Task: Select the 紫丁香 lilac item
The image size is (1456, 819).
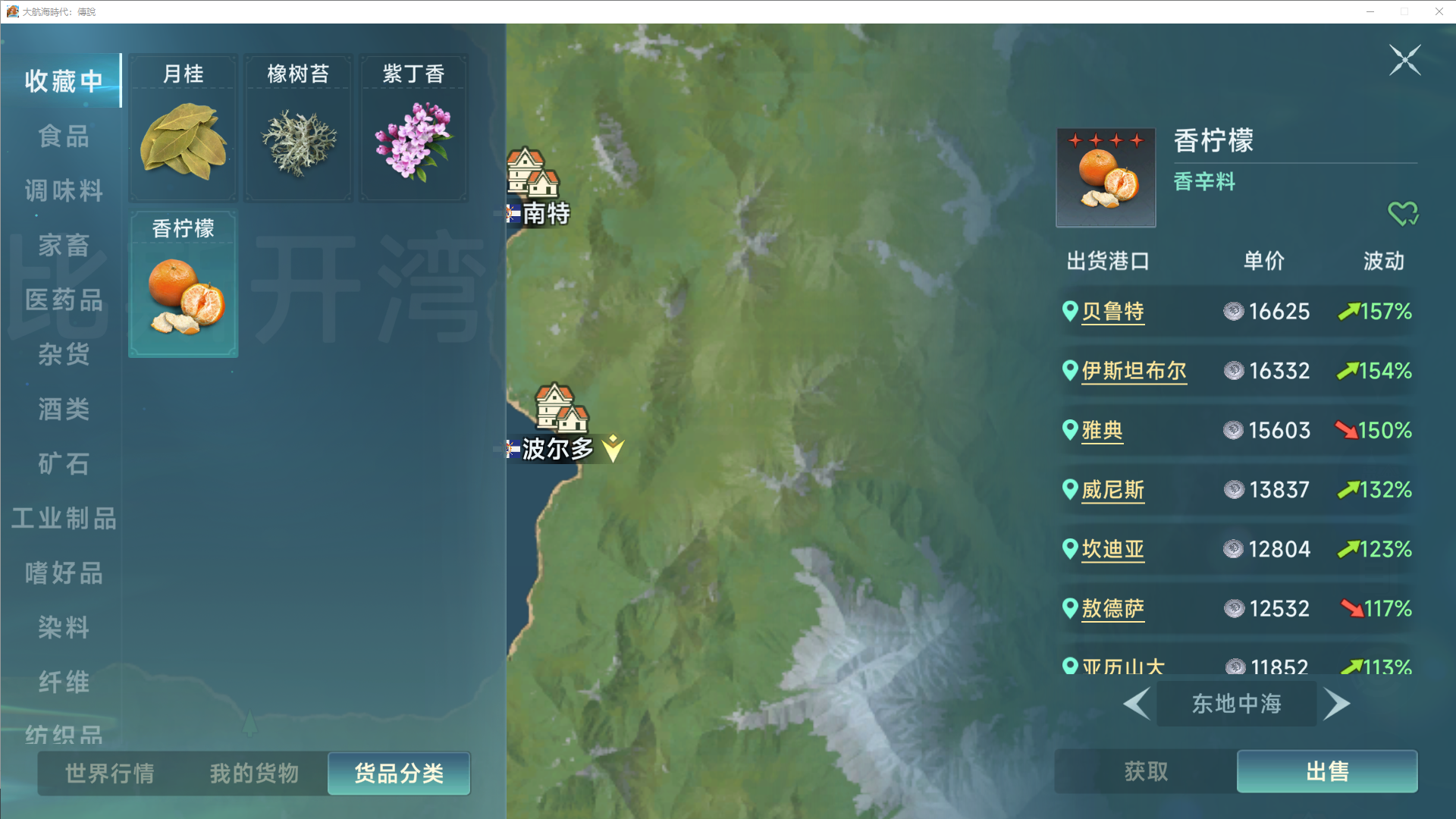Action: [413, 127]
